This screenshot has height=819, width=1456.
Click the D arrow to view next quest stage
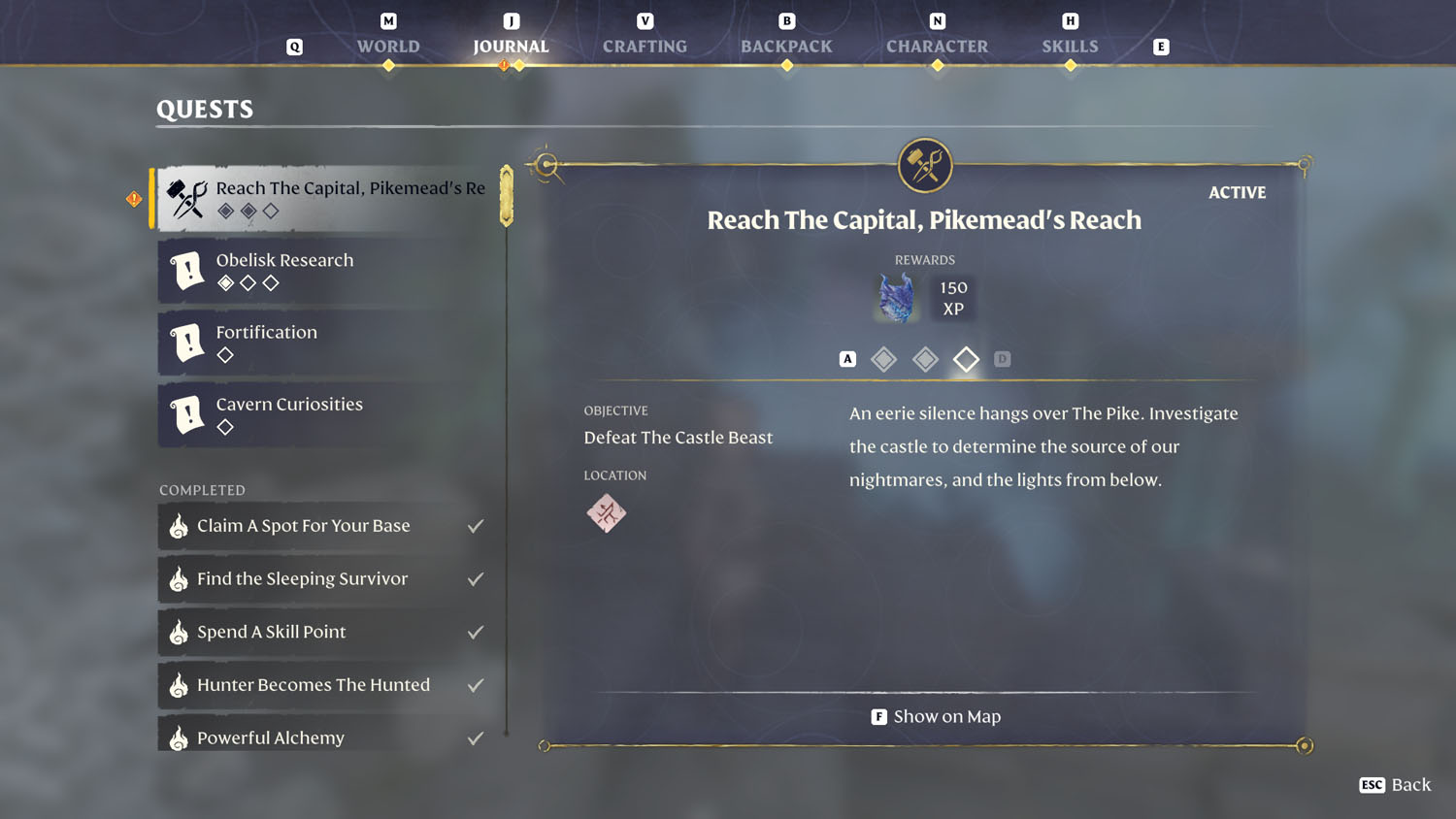pos(1003,358)
